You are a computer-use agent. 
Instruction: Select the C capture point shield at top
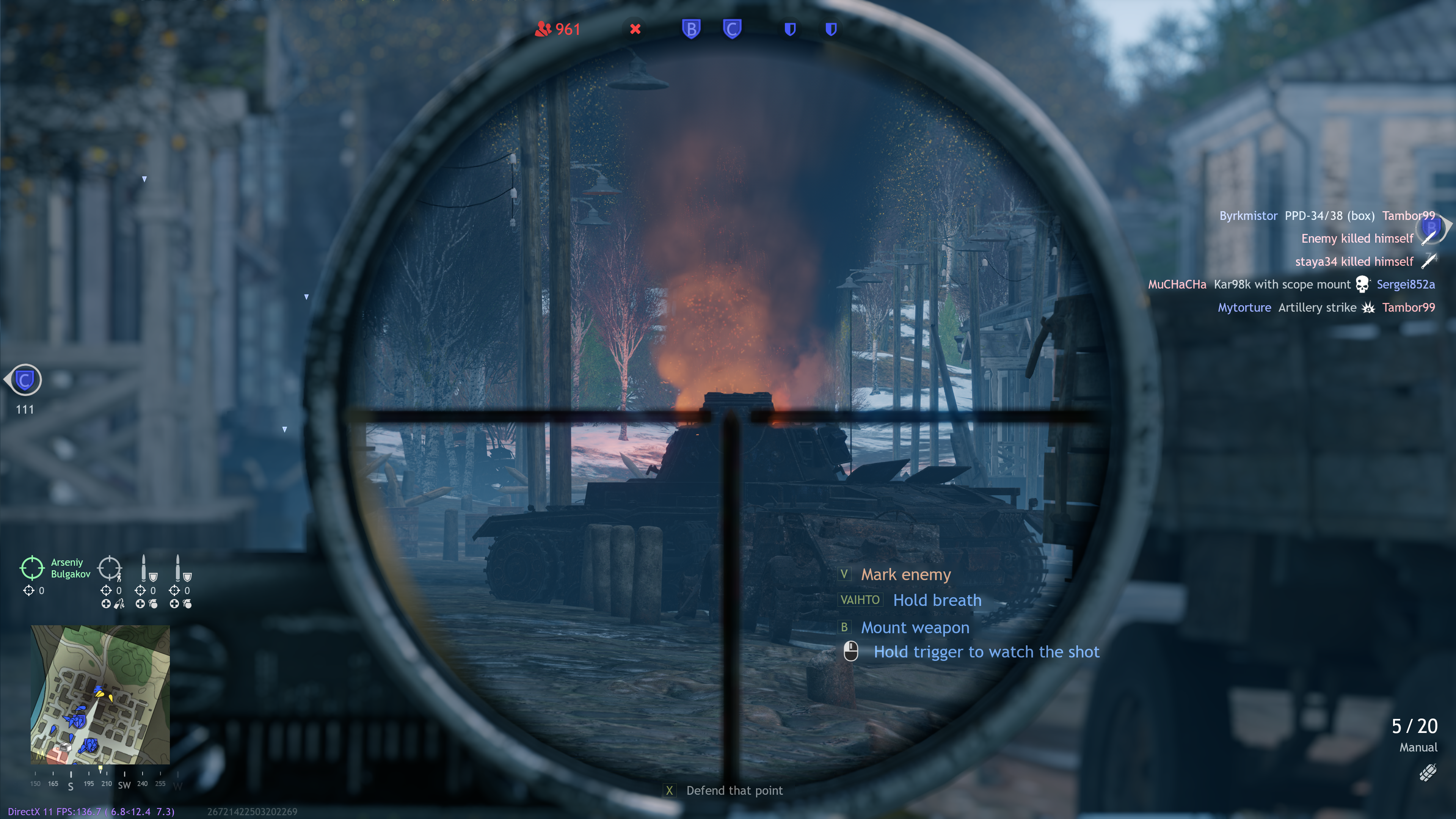732,29
